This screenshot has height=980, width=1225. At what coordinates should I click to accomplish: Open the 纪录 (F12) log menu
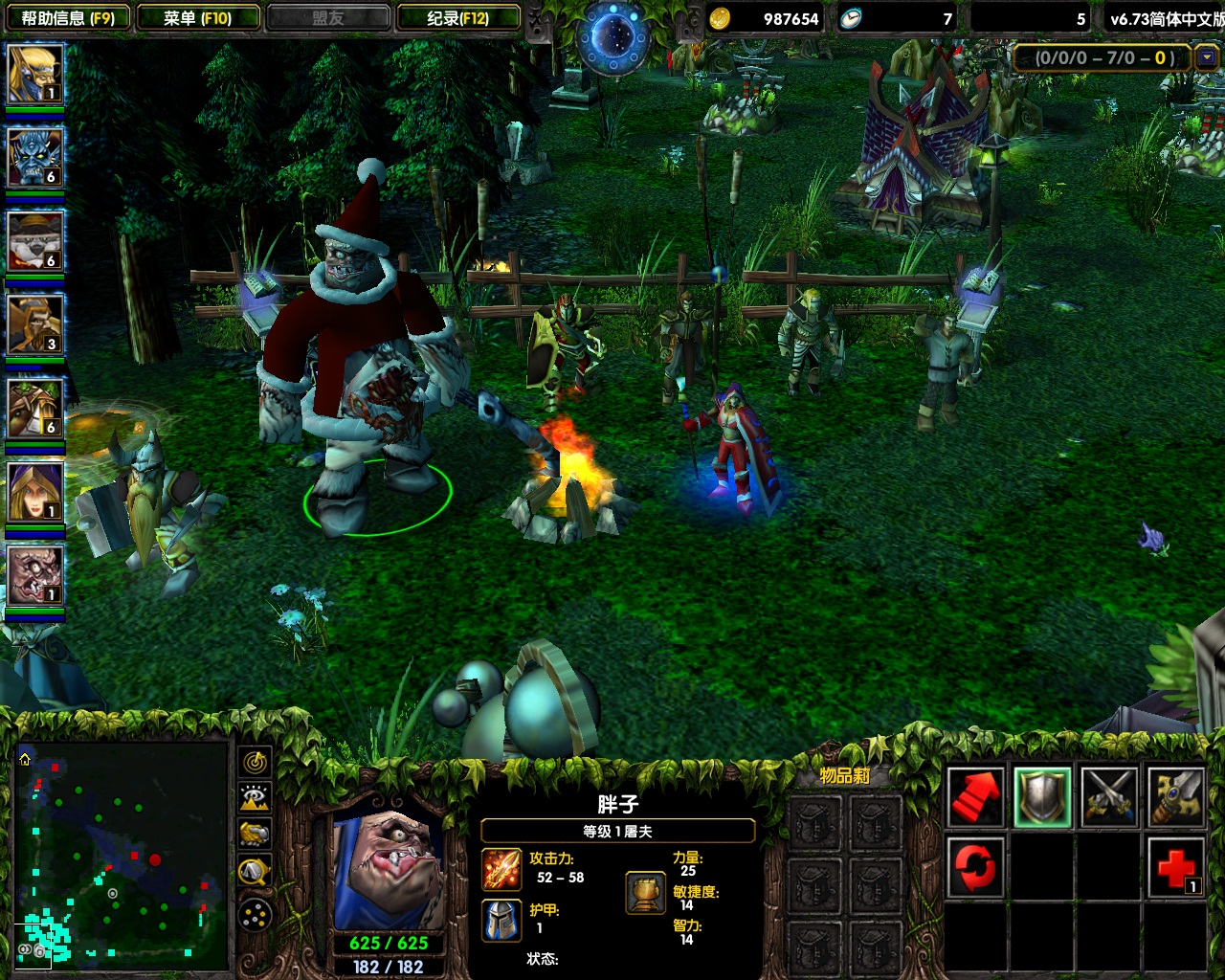click(x=457, y=18)
